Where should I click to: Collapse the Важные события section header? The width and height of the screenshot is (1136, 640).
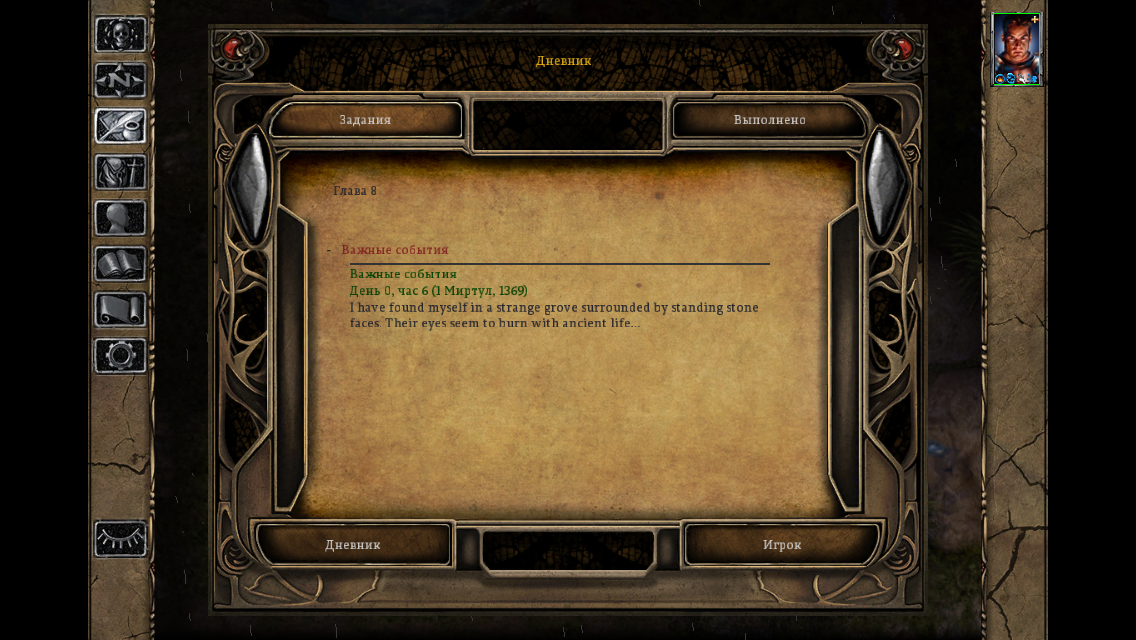[395, 250]
